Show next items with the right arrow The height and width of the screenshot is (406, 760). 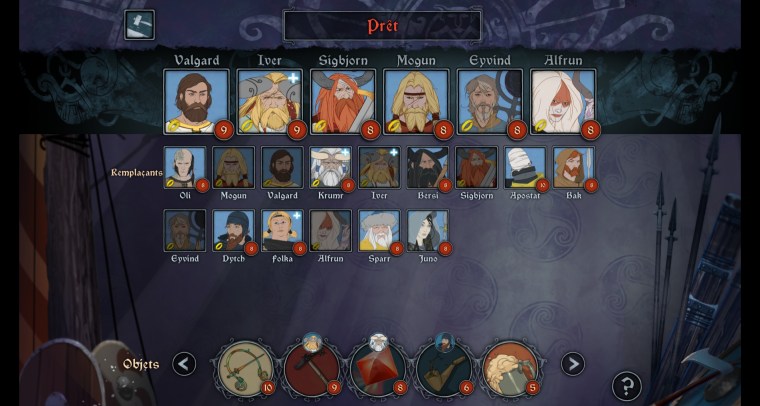tap(572, 364)
